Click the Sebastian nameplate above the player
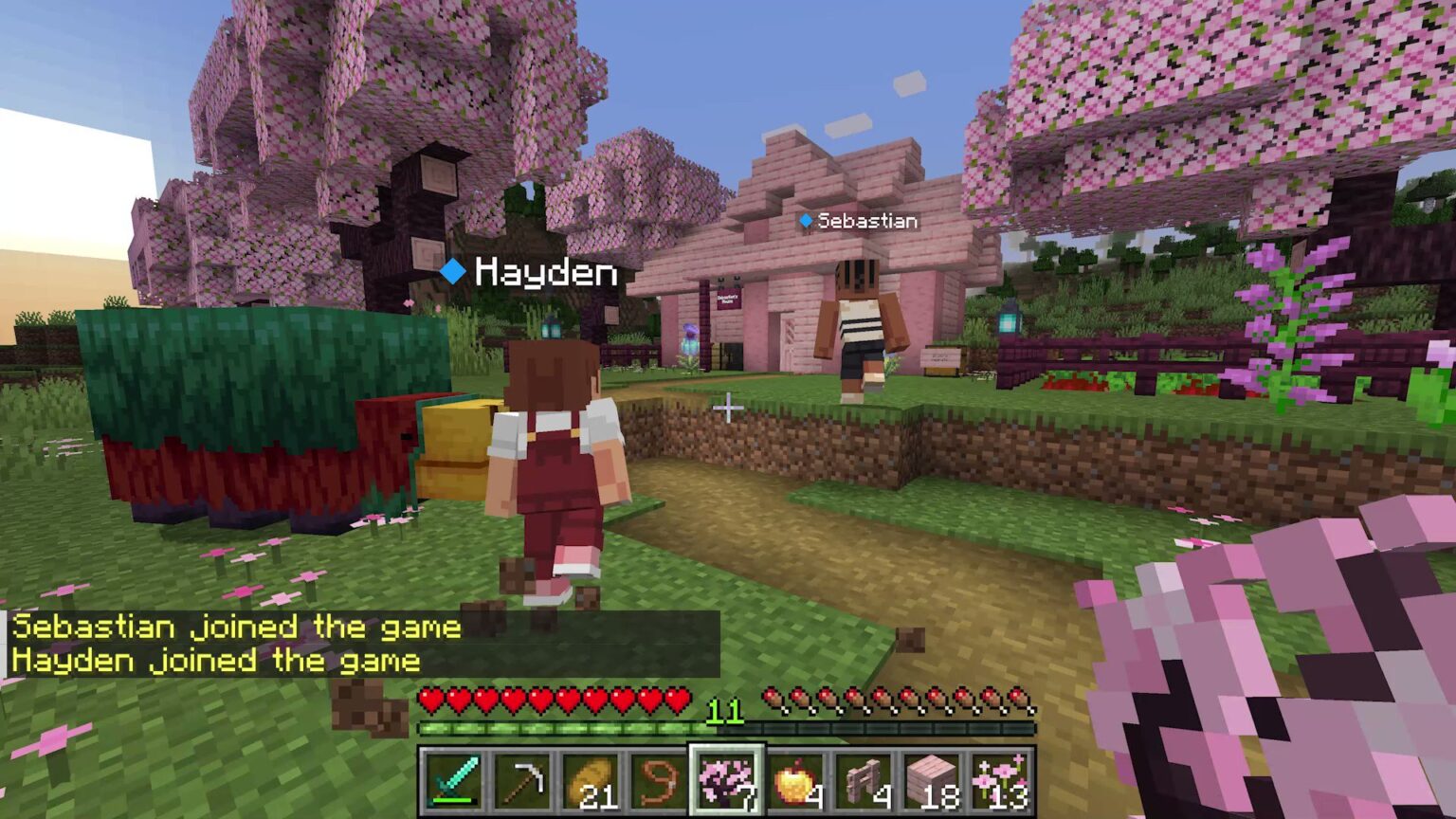Screen dimensions: 1456x819 pos(858,221)
